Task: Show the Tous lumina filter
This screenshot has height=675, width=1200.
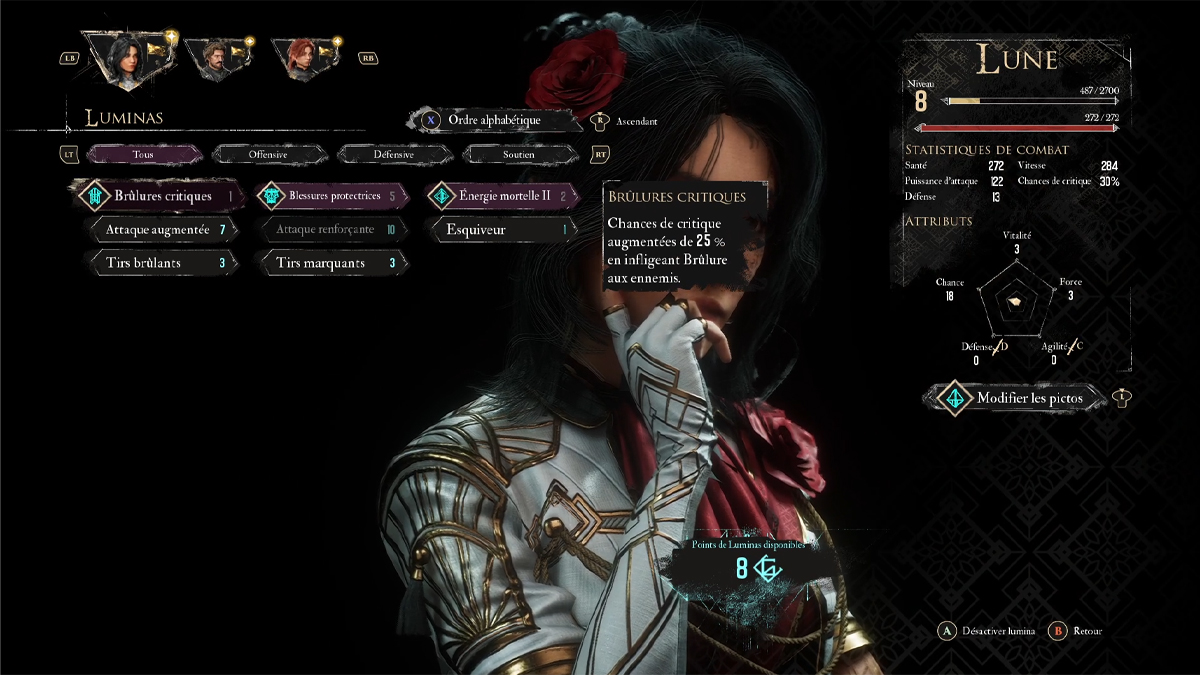Action: (x=143, y=155)
